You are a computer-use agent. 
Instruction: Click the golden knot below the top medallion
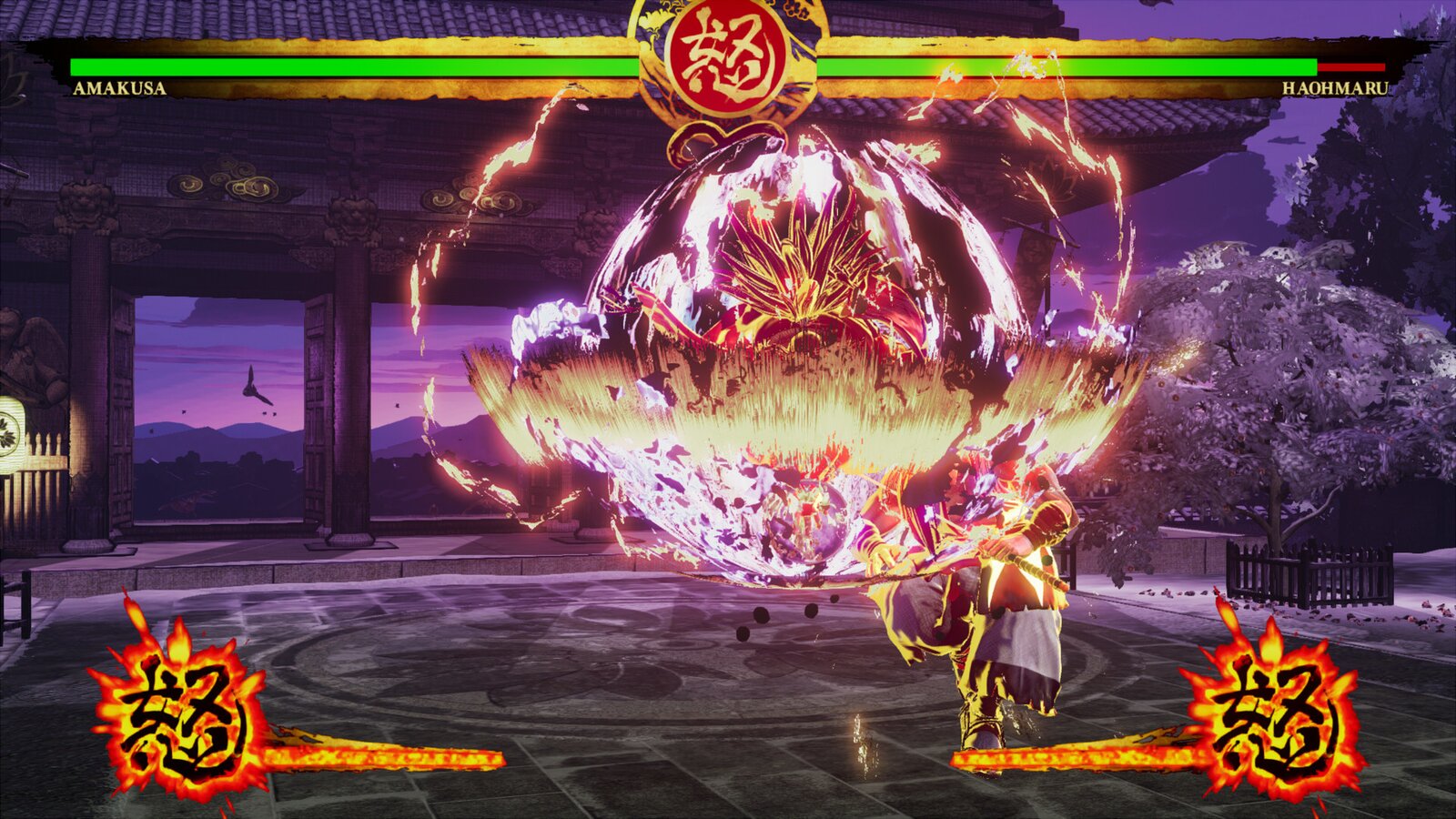[723, 136]
